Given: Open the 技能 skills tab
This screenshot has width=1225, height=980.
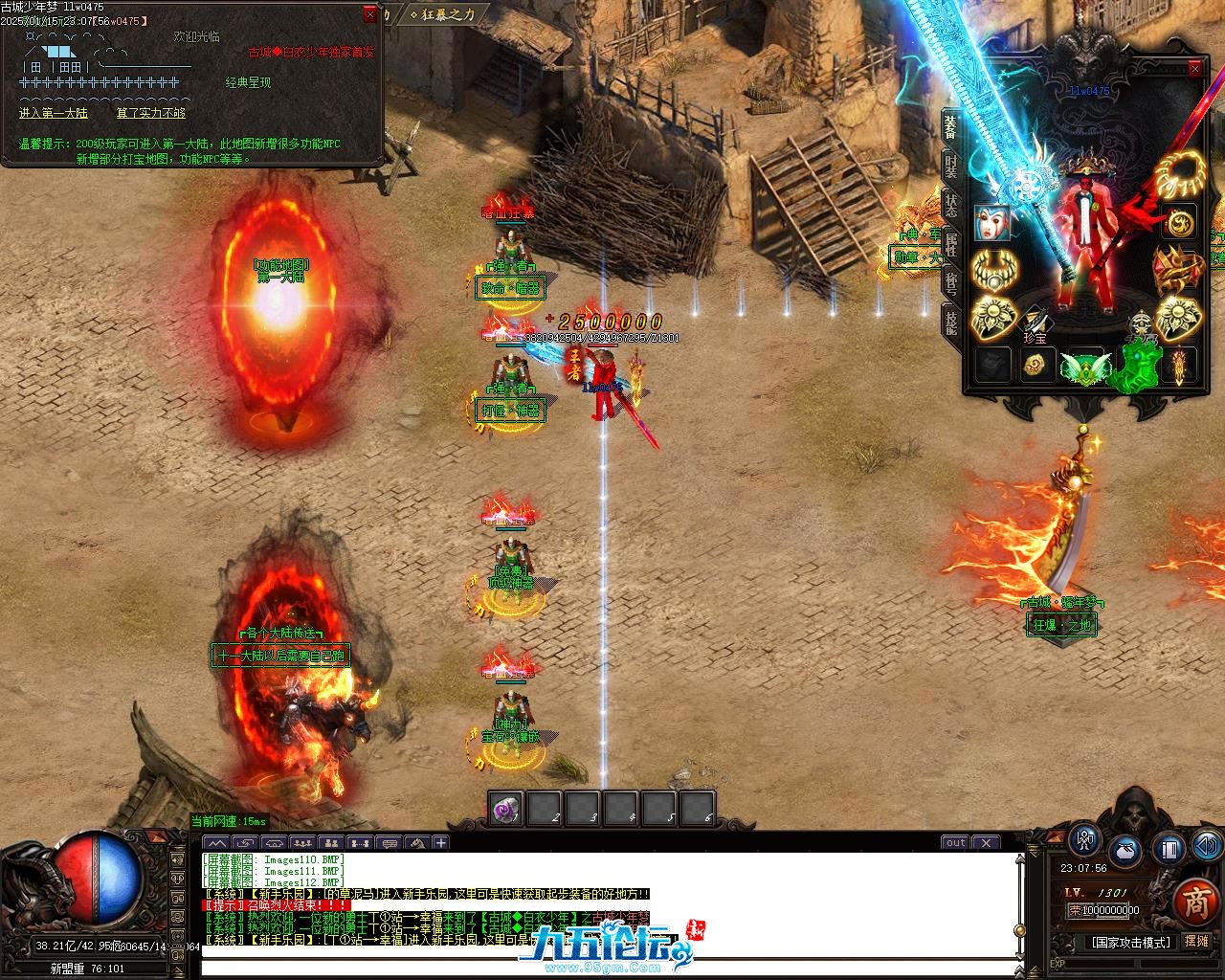Looking at the screenshot, I should pos(950,322).
